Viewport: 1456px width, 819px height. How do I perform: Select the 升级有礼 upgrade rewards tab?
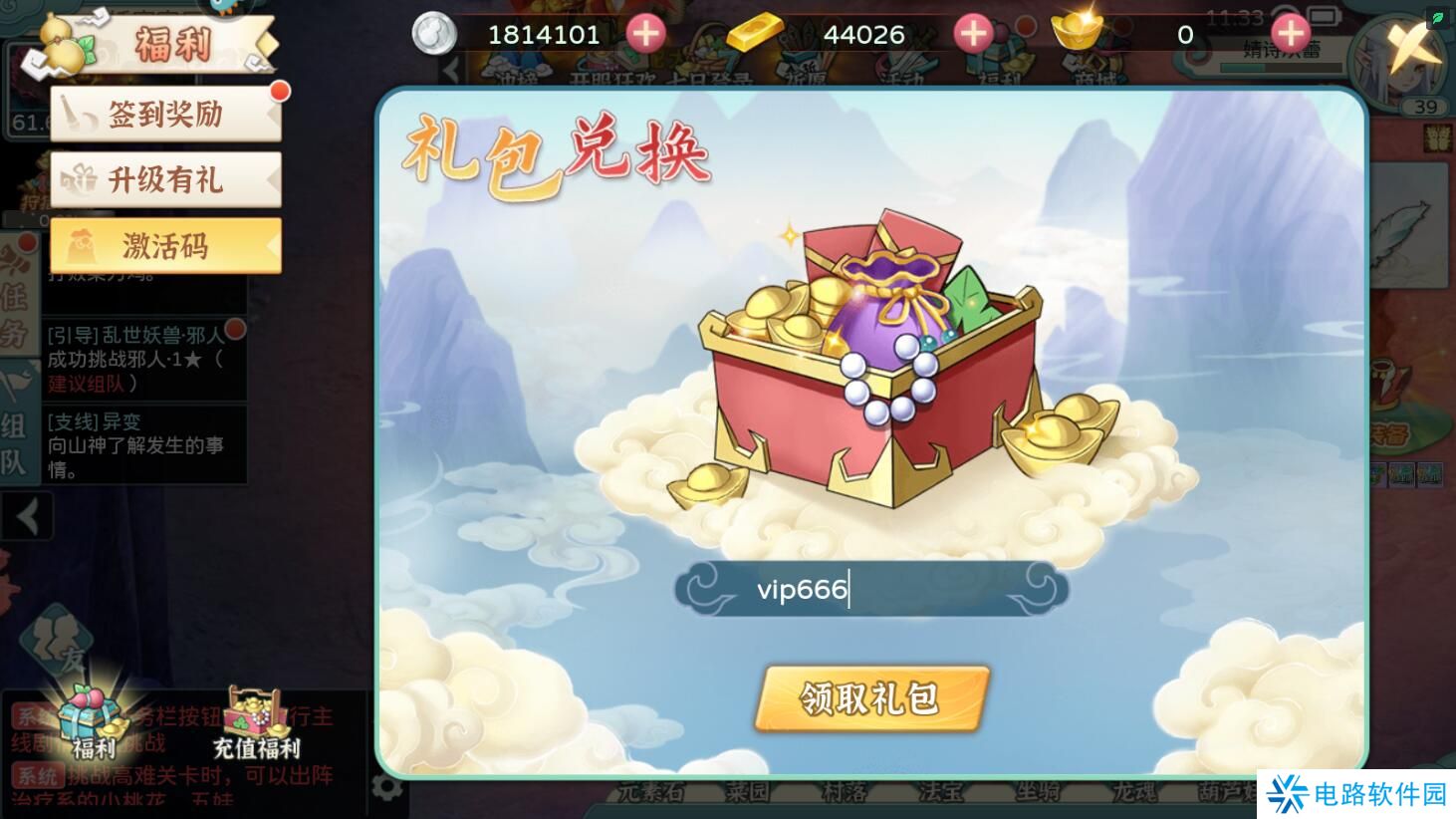tap(165, 179)
